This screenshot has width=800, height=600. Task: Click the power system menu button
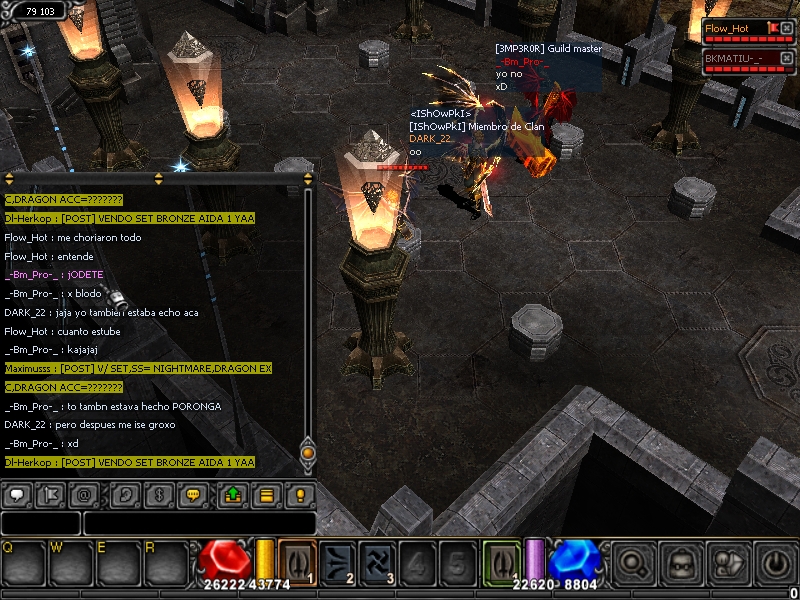775,563
